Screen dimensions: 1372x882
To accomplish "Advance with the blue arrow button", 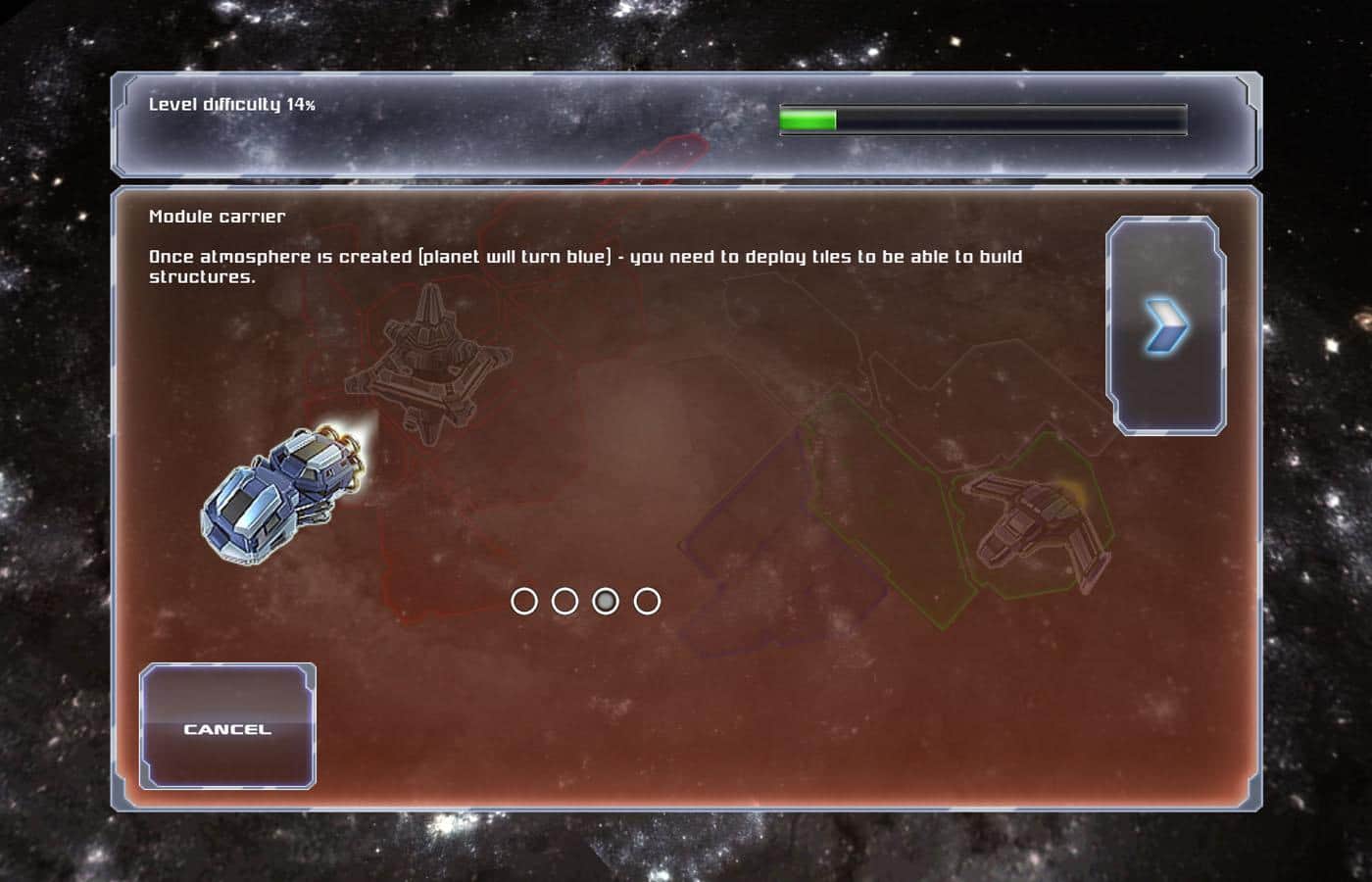I will pos(1166,325).
